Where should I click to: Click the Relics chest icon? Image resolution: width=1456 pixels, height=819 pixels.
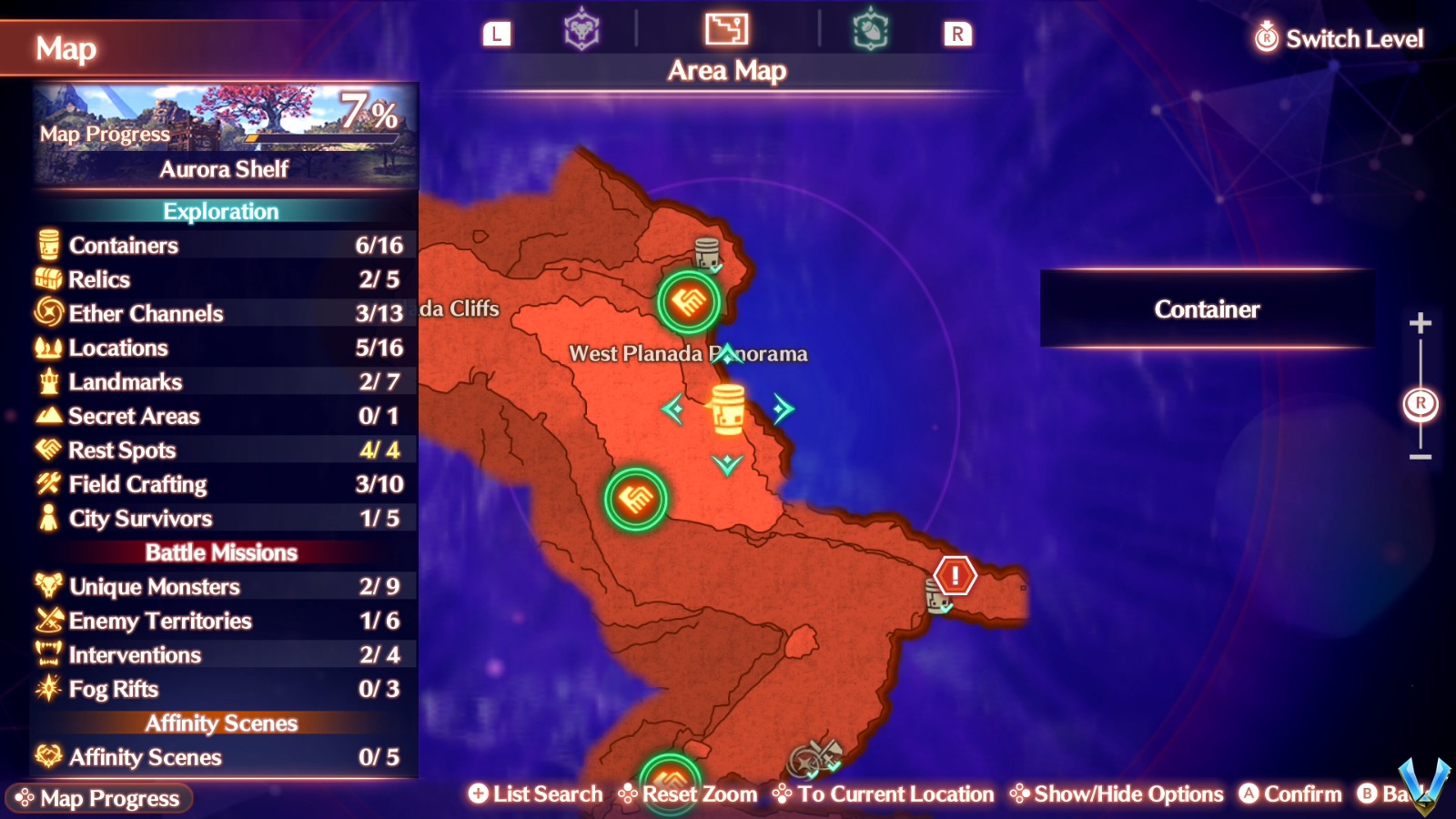pos(47,279)
